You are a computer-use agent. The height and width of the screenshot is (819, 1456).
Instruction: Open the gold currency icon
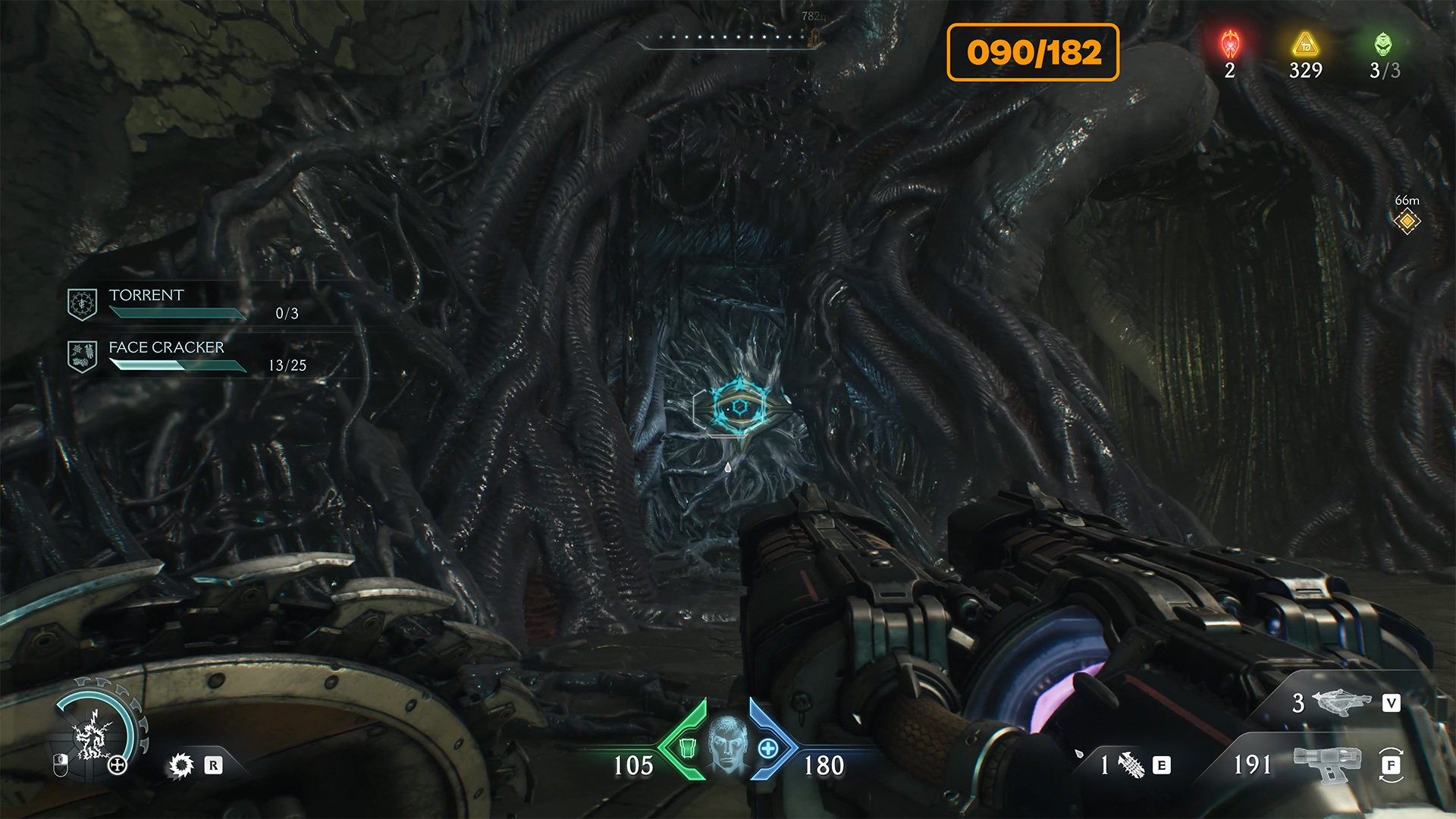click(1305, 45)
